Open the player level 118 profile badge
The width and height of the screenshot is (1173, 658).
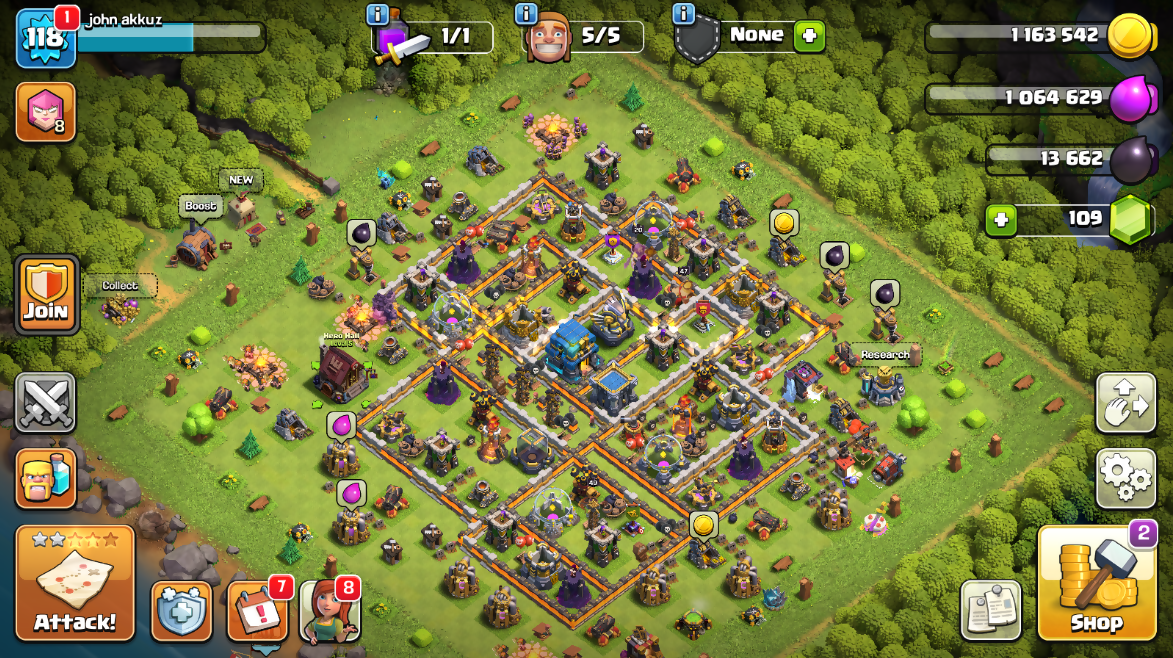(x=45, y=38)
